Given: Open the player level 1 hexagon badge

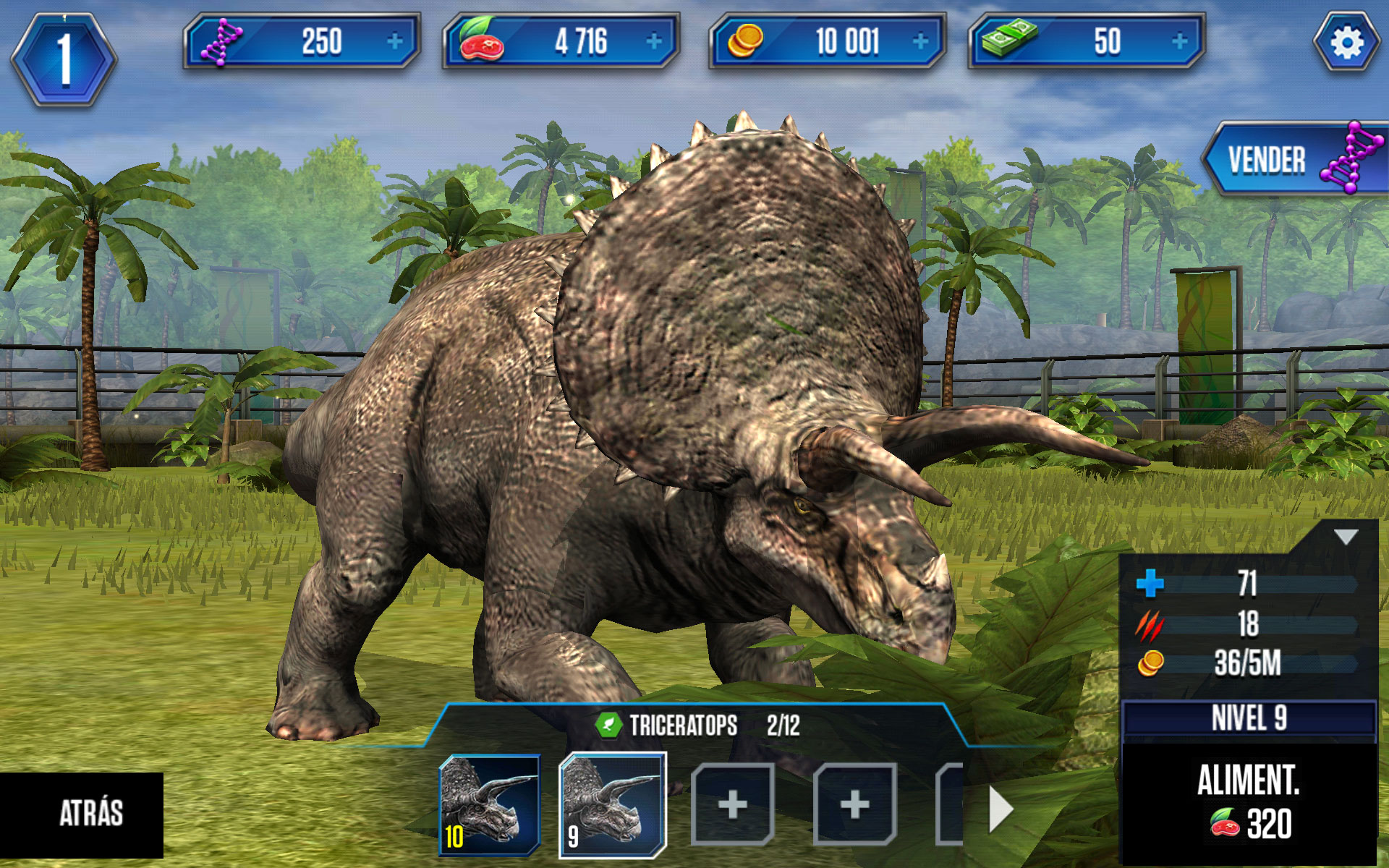Looking at the screenshot, I should coord(64,59).
